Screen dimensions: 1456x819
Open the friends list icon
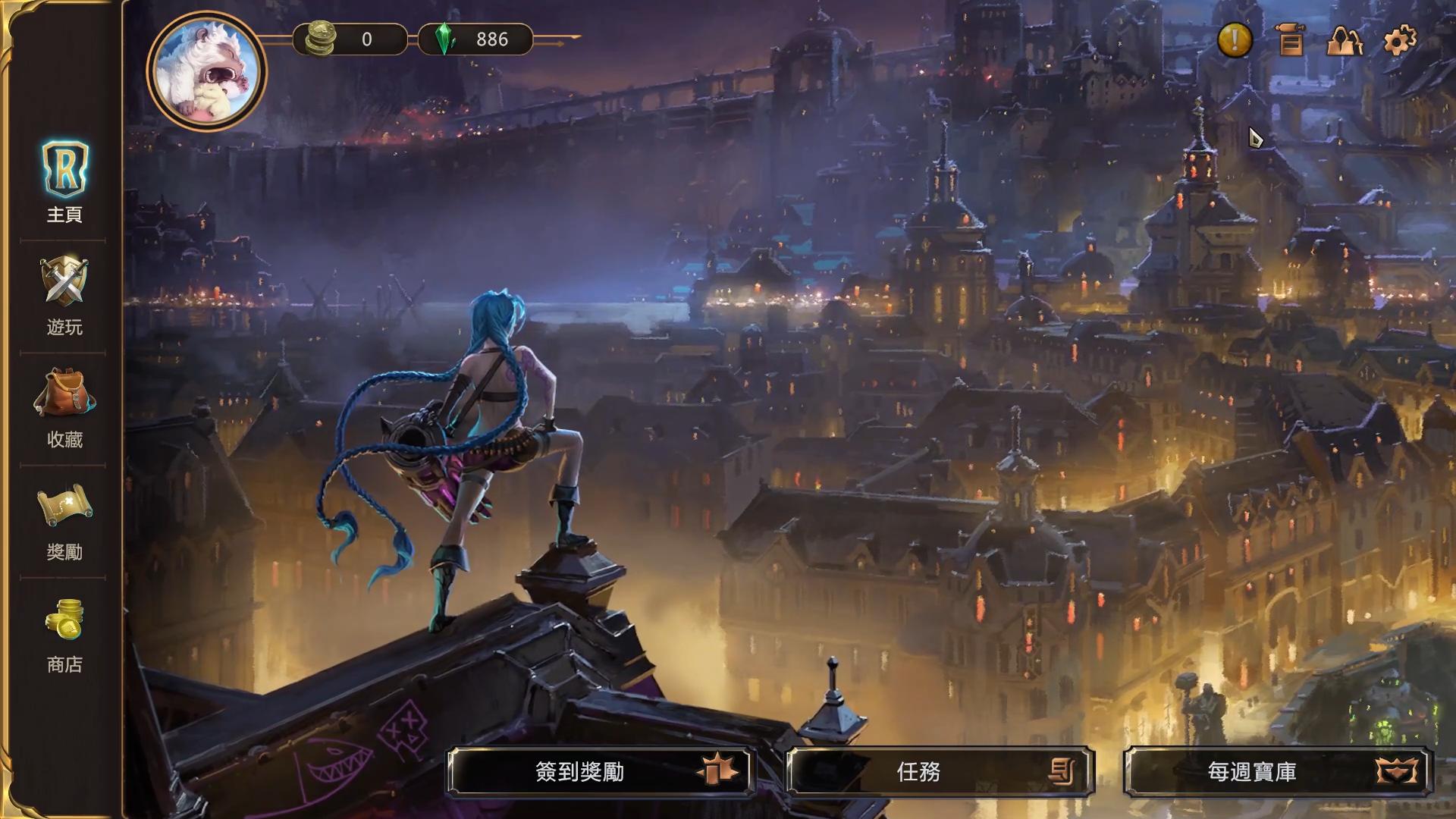coord(1344,40)
